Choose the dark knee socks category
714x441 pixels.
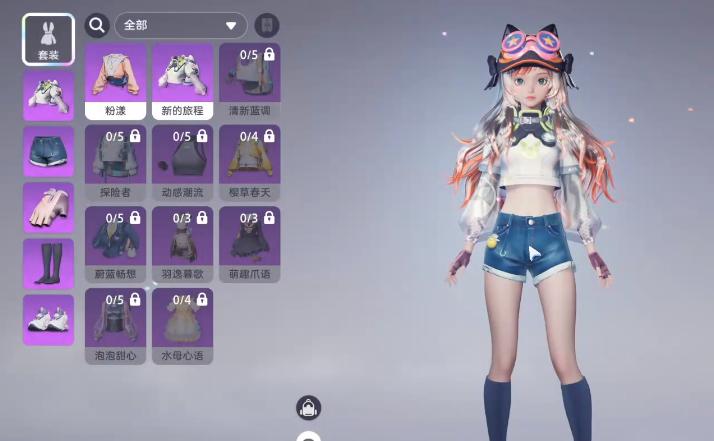tap(48, 264)
